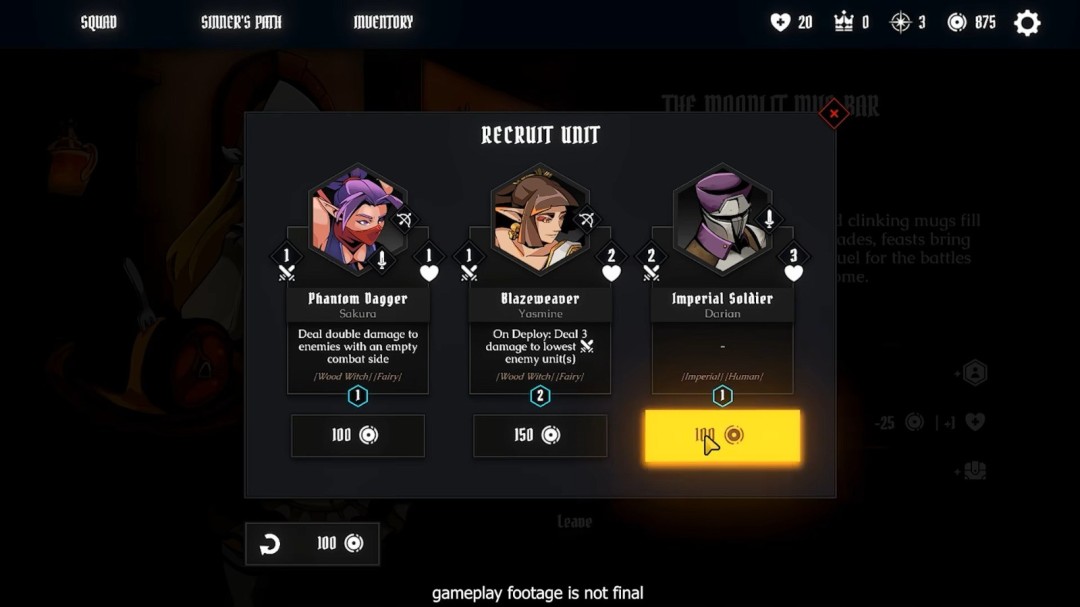Click the Leave option behind the dialog
Screen dimensions: 1080x607
[x=574, y=521]
